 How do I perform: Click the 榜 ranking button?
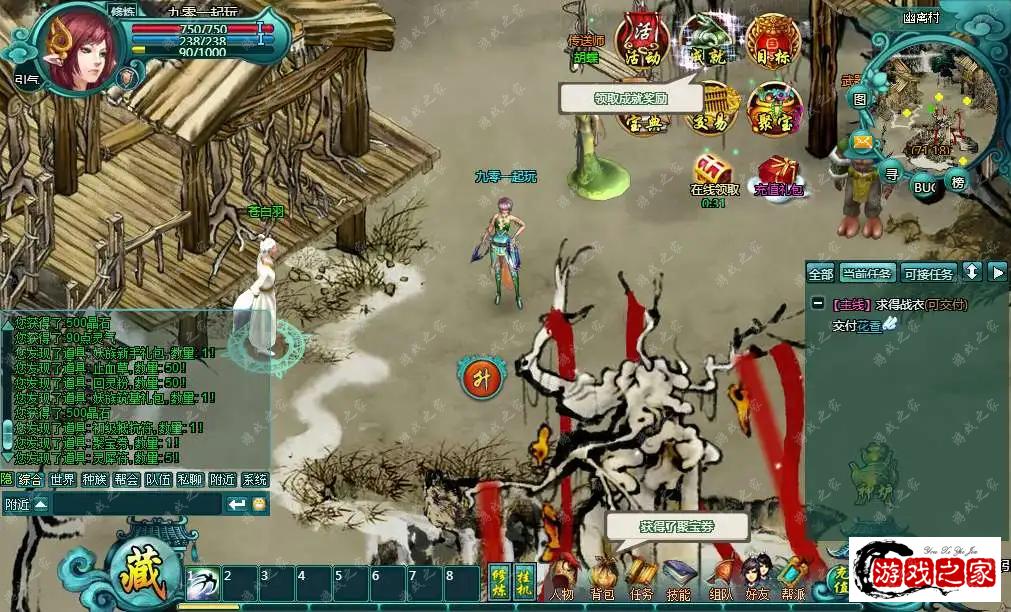(x=959, y=182)
